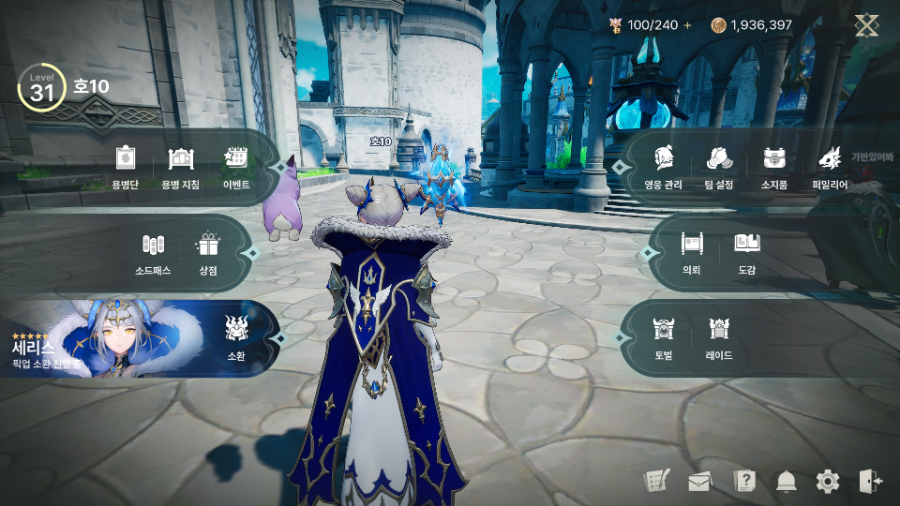Open the 도감 codex book
Viewport: 900px width, 506px height.
[x=747, y=251]
